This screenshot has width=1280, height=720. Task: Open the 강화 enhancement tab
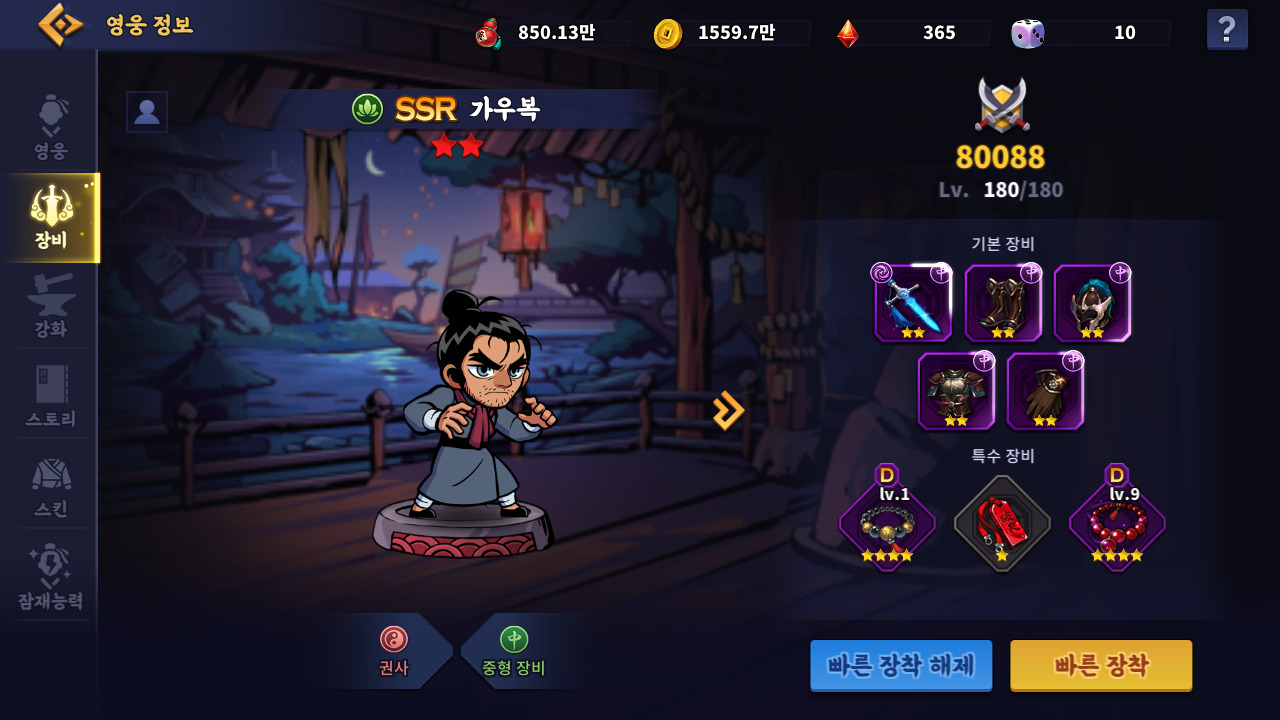tap(51, 306)
